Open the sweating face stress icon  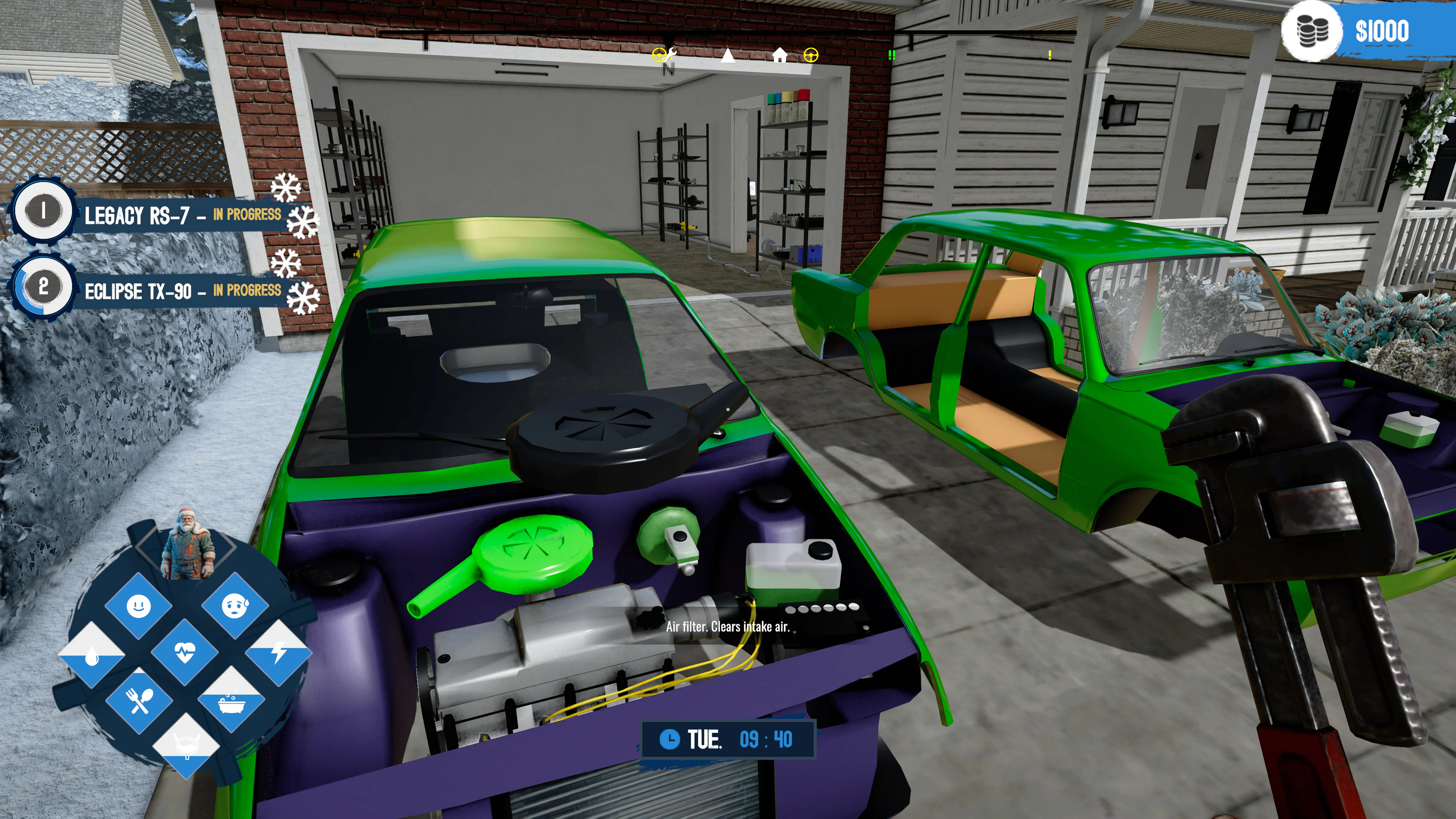[x=235, y=606]
